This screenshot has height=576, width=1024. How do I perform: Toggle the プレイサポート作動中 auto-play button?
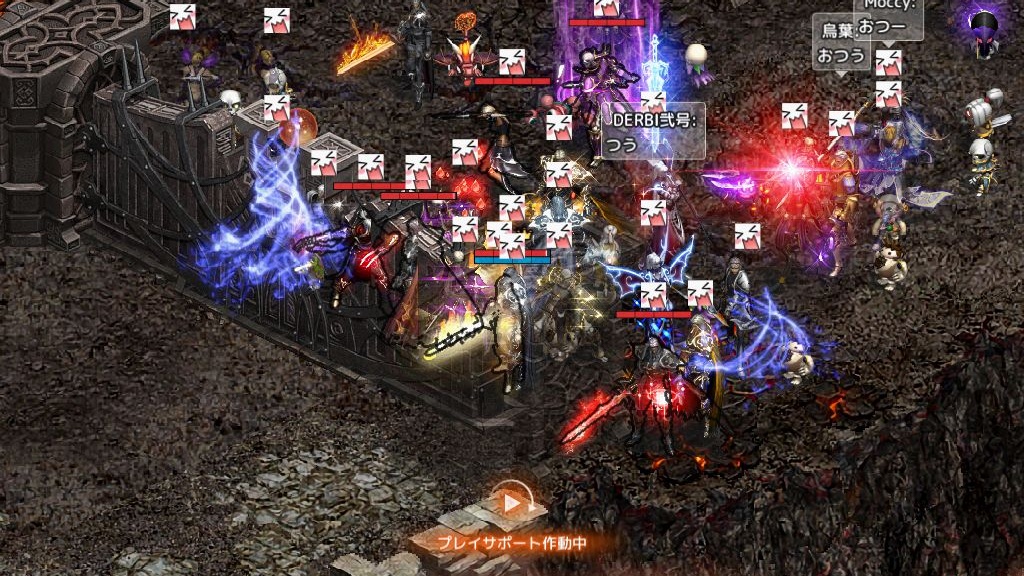pyautogui.click(x=513, y=503)
